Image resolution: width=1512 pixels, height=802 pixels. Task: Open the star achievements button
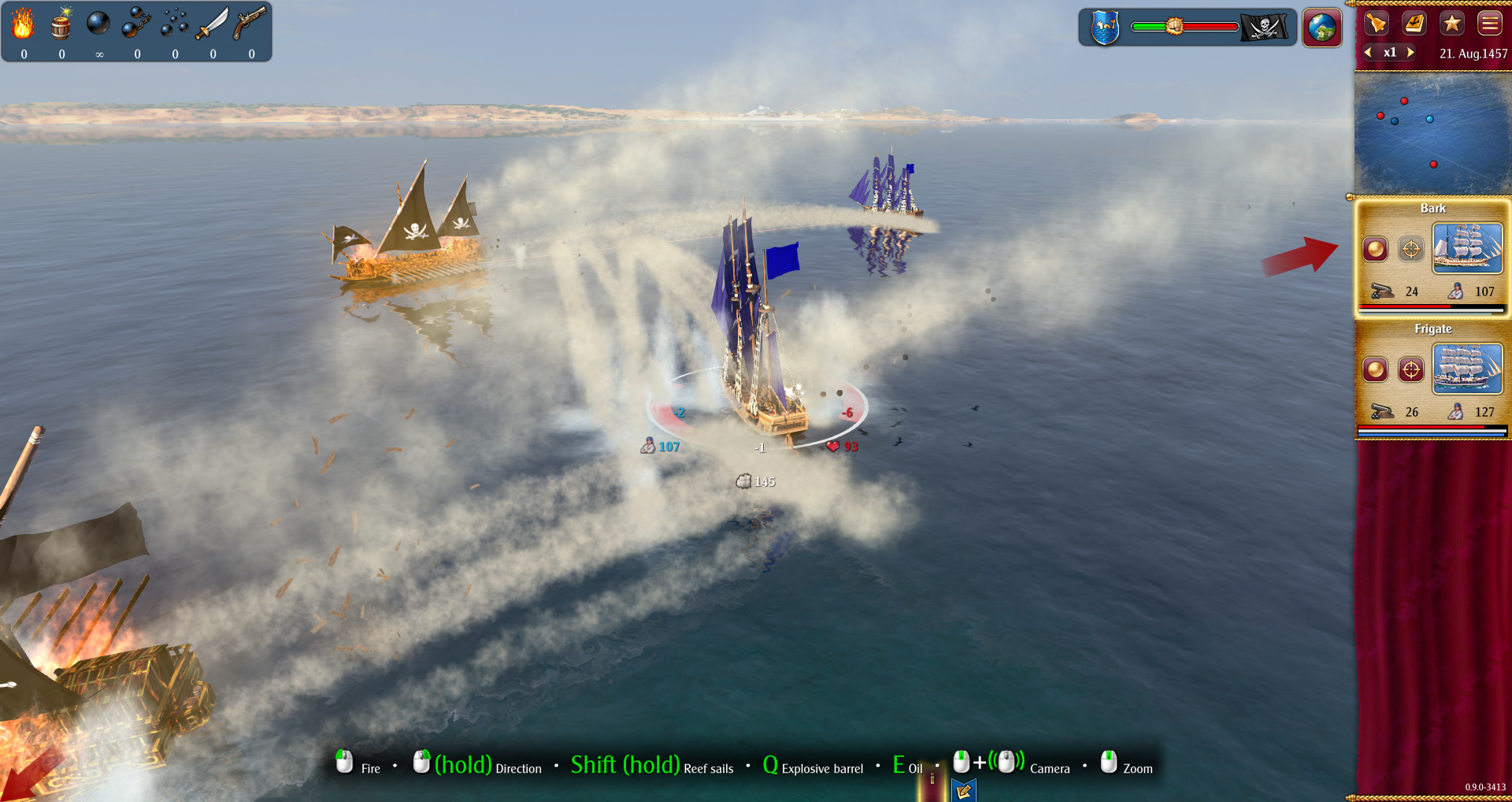click(1452, 23)
